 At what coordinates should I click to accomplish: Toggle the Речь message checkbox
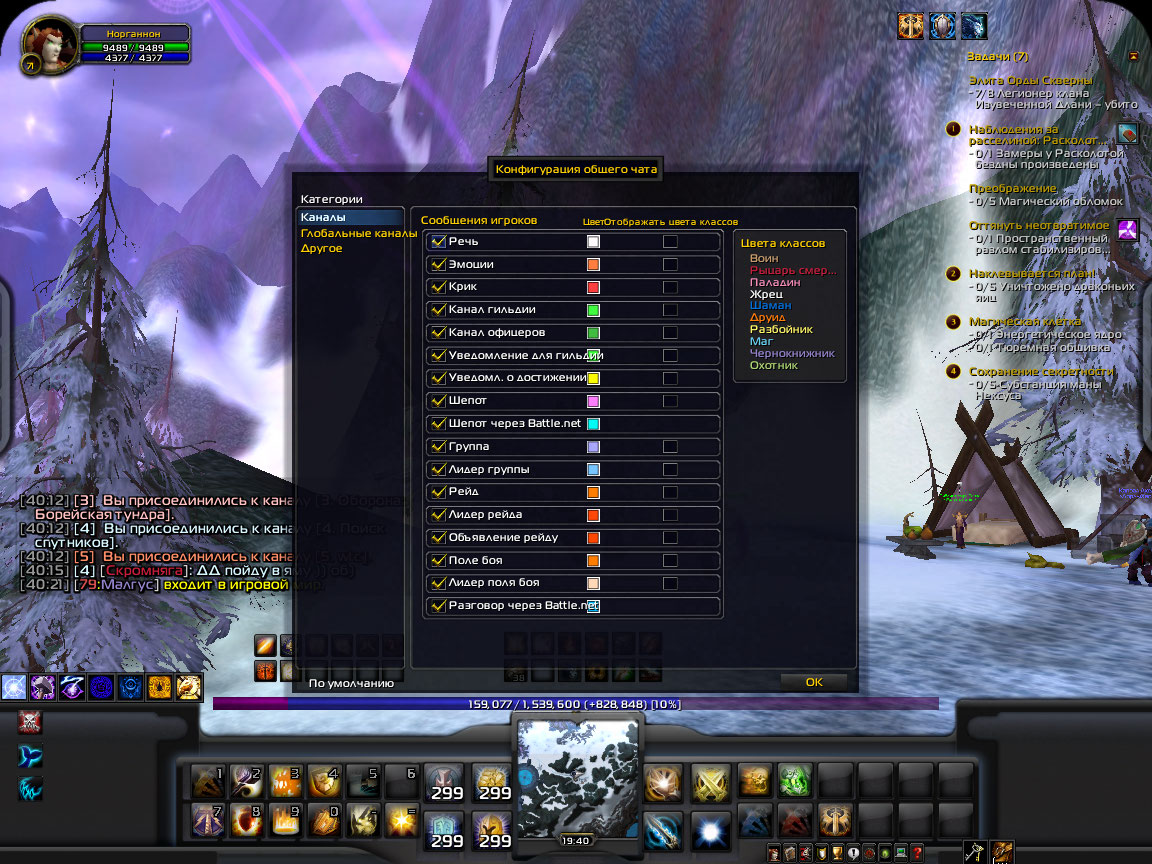click(x=438, y=242)
